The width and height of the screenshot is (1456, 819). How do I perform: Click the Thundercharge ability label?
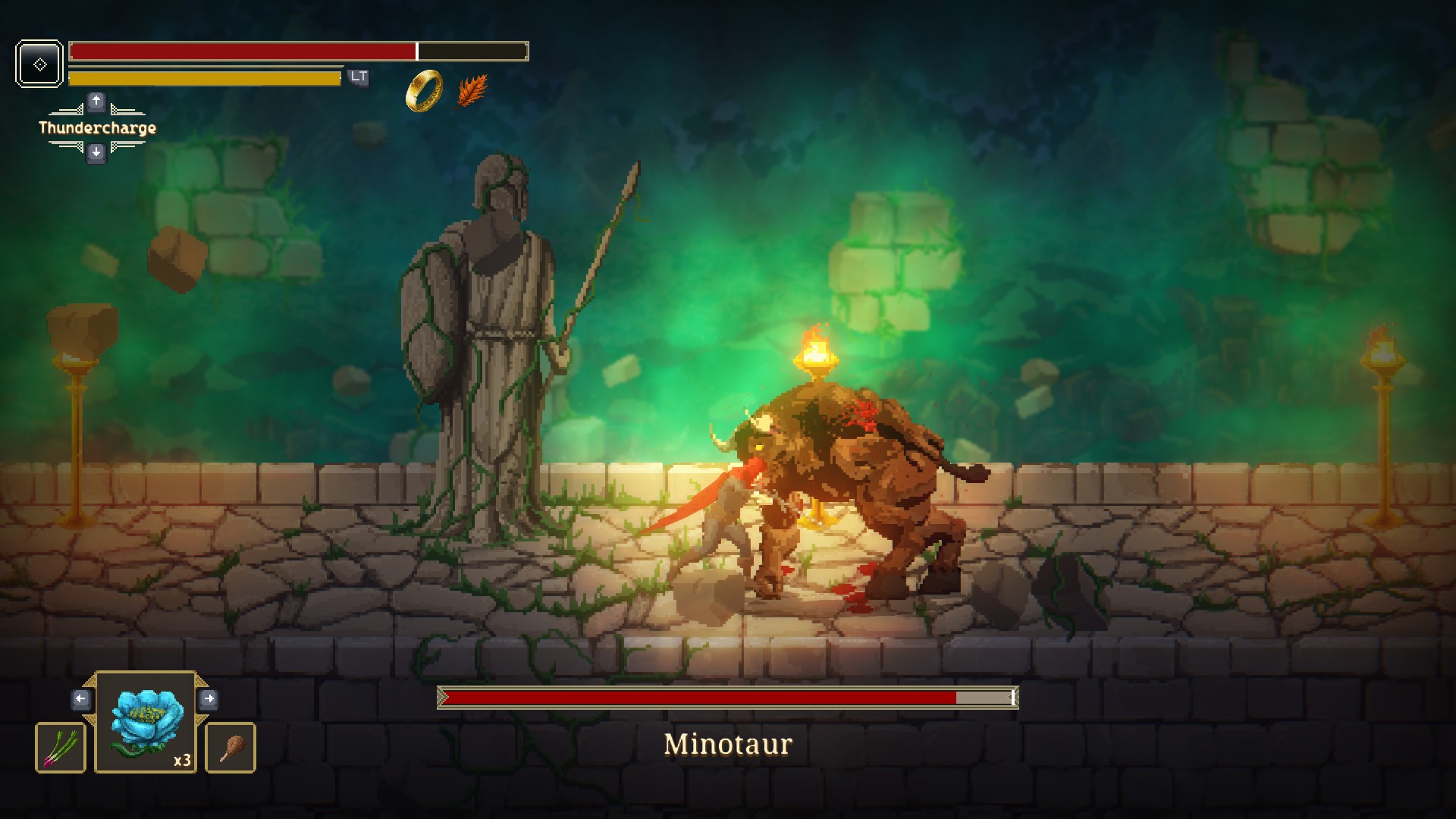(97, 128)
